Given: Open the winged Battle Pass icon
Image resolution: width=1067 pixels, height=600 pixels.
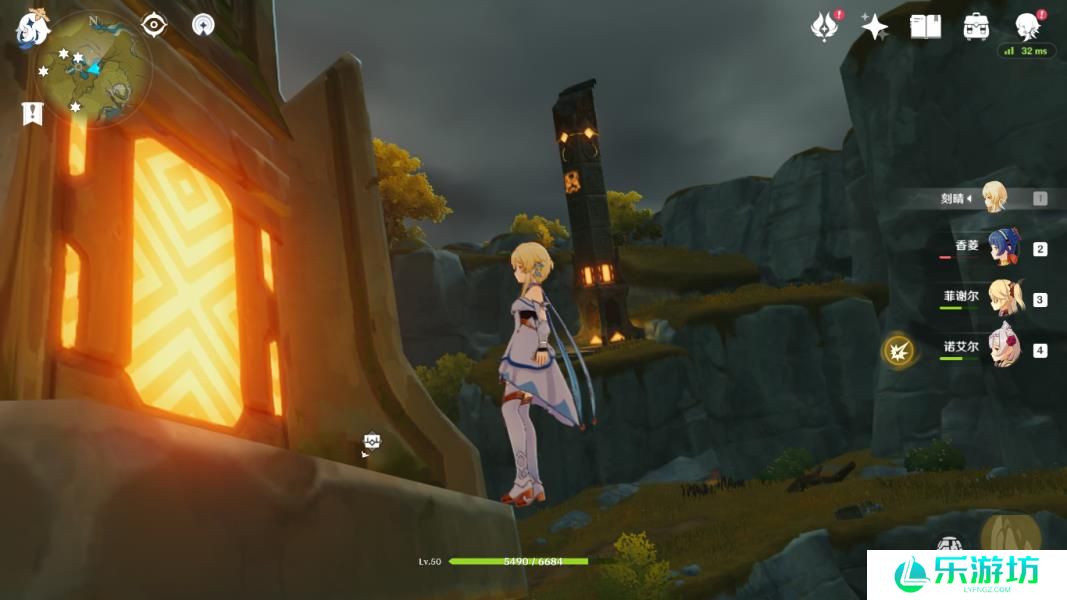Looking at the screenshot, I should click(x=824, y=27).
